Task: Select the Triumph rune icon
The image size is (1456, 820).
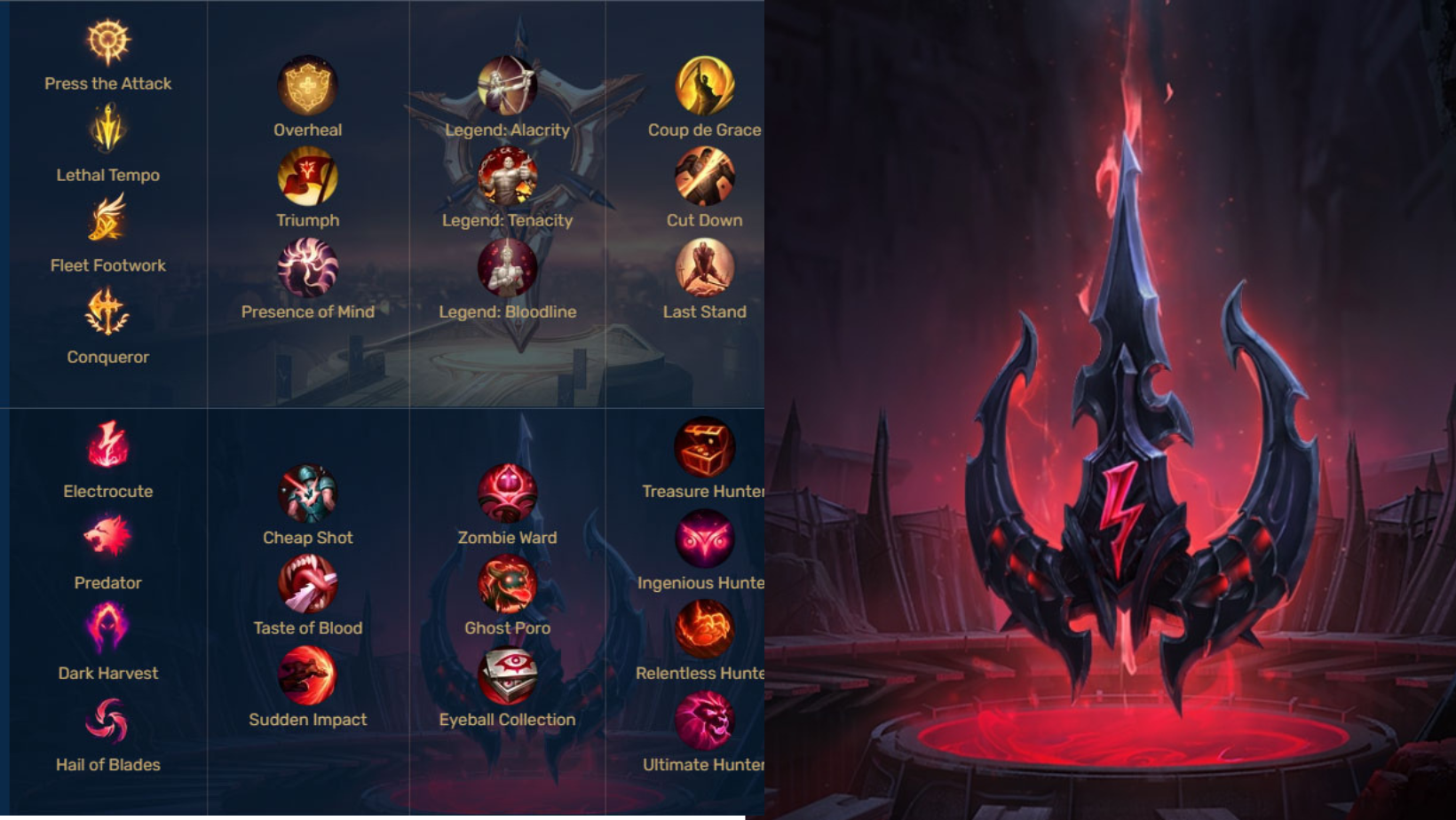Action: coord(307,177)
